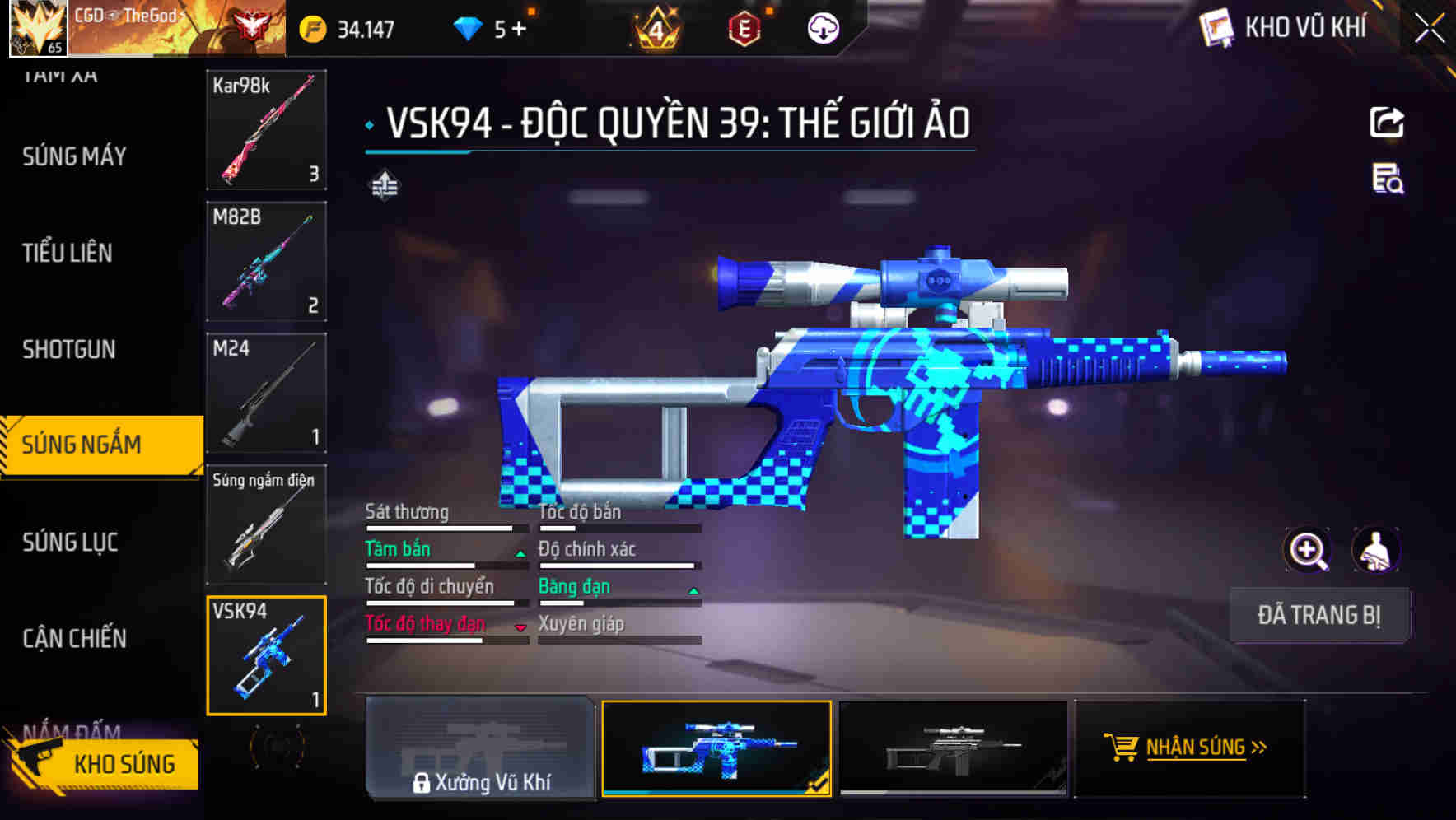Click the Sát thương stat bar

(445, 527)
